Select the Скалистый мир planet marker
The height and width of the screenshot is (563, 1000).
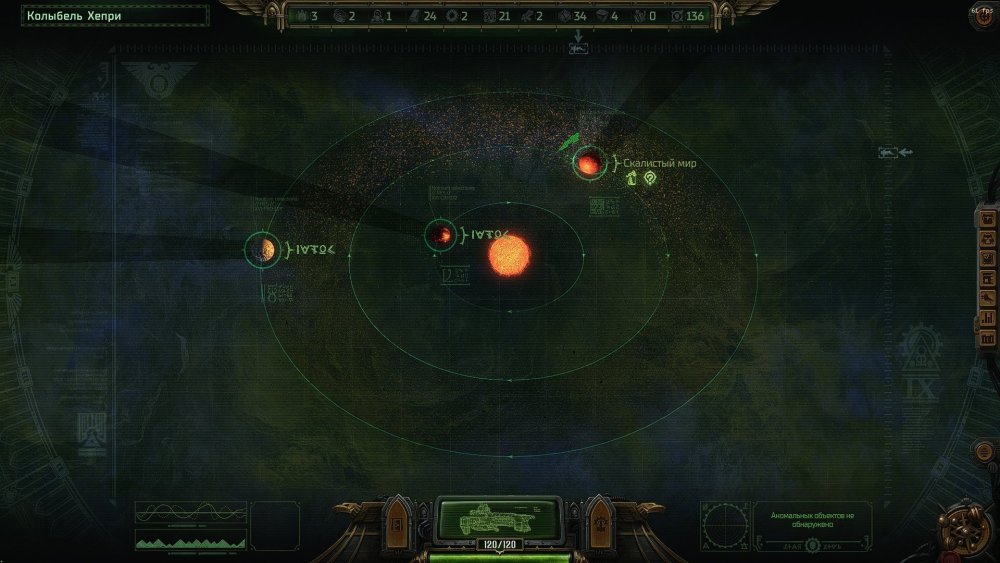pyautogui.click(x=587, y=163)
